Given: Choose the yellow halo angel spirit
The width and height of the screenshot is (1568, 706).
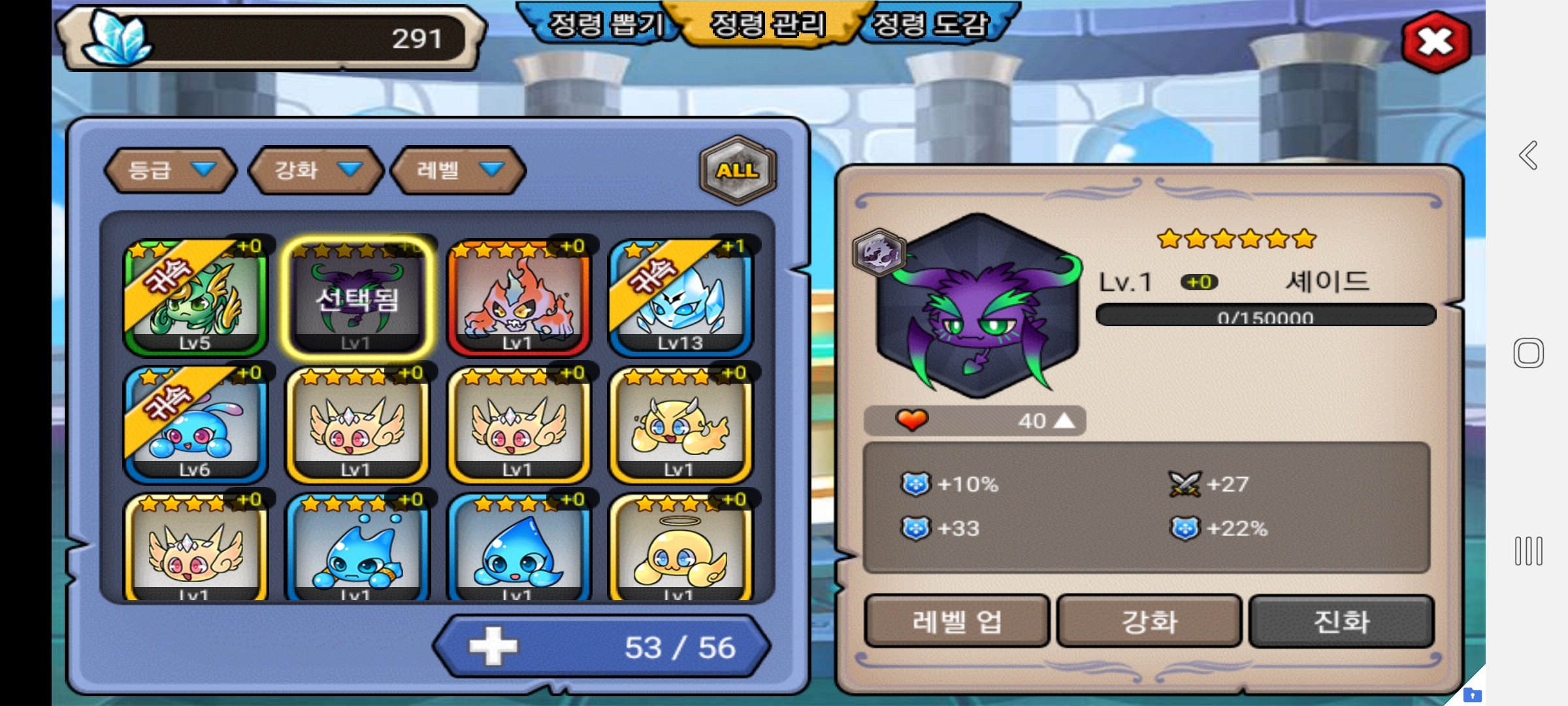Looking at the screenshot, I should coord(680,549).
